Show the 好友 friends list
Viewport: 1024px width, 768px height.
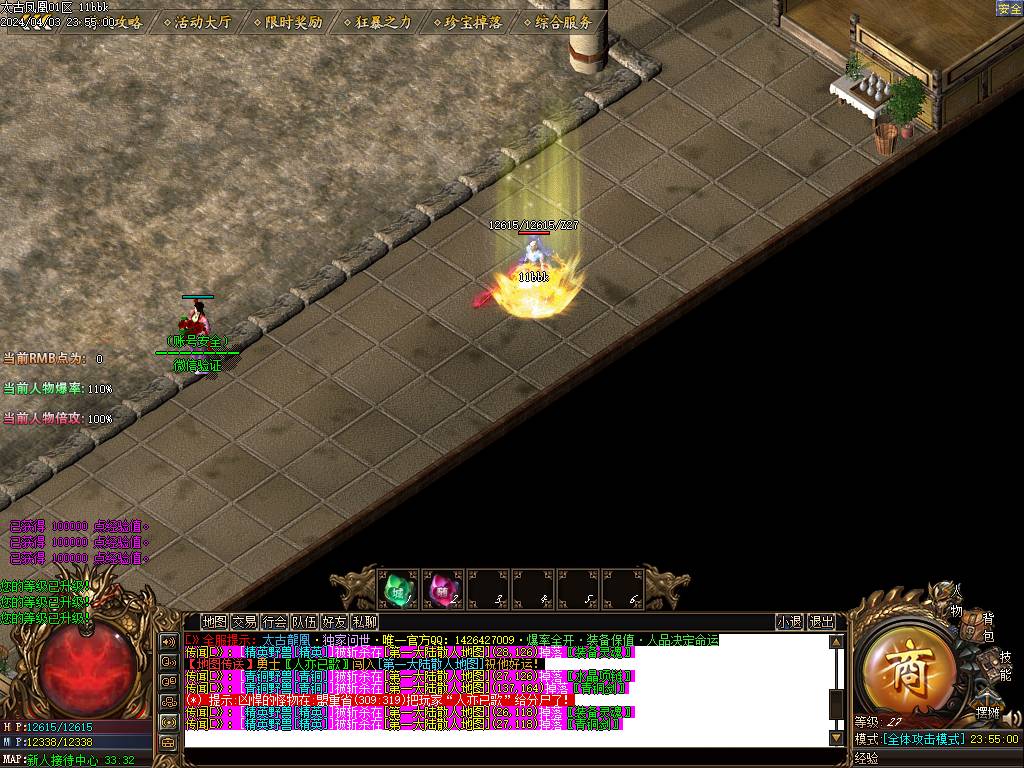click(335, 622)
